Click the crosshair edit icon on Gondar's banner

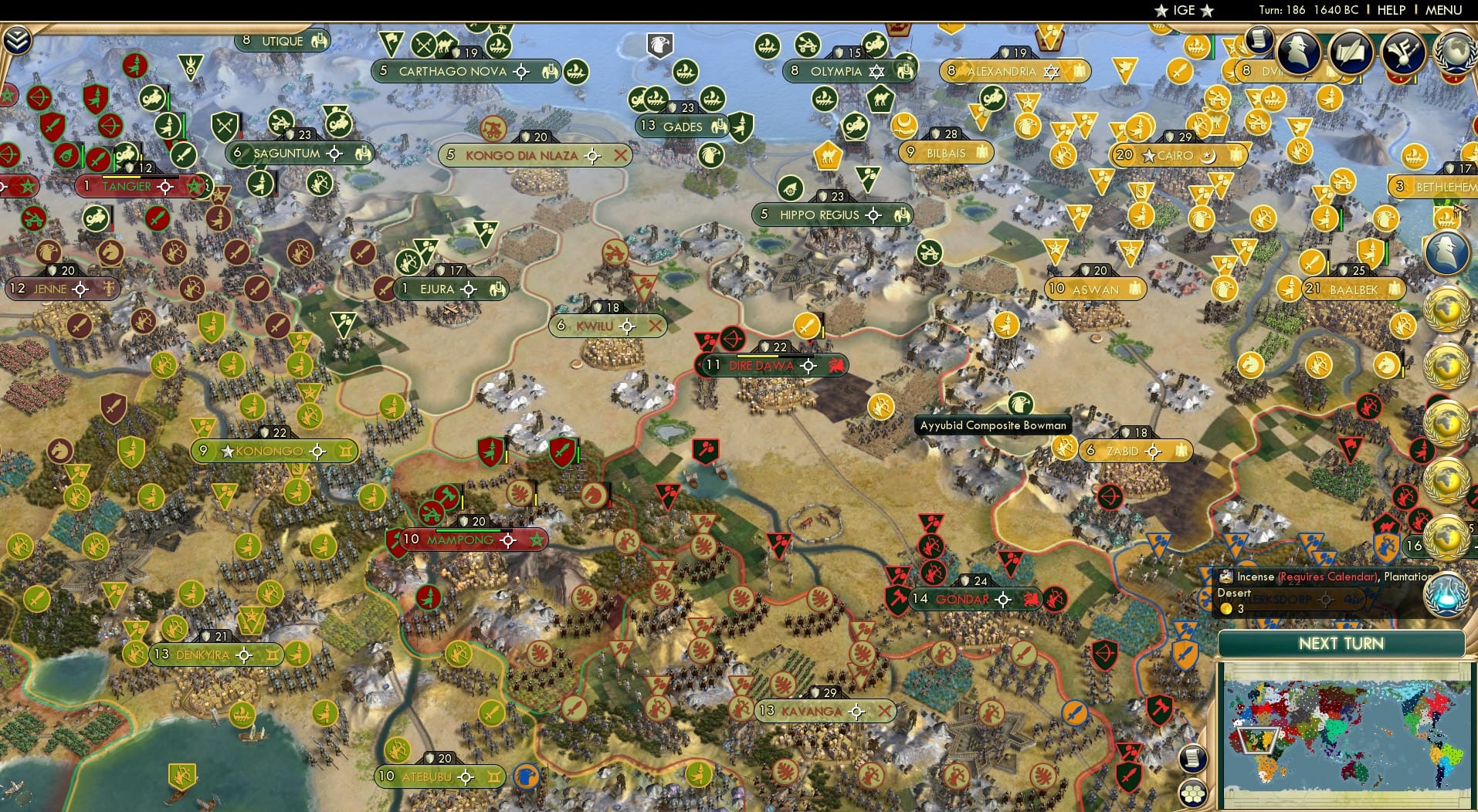point(1004,599)
